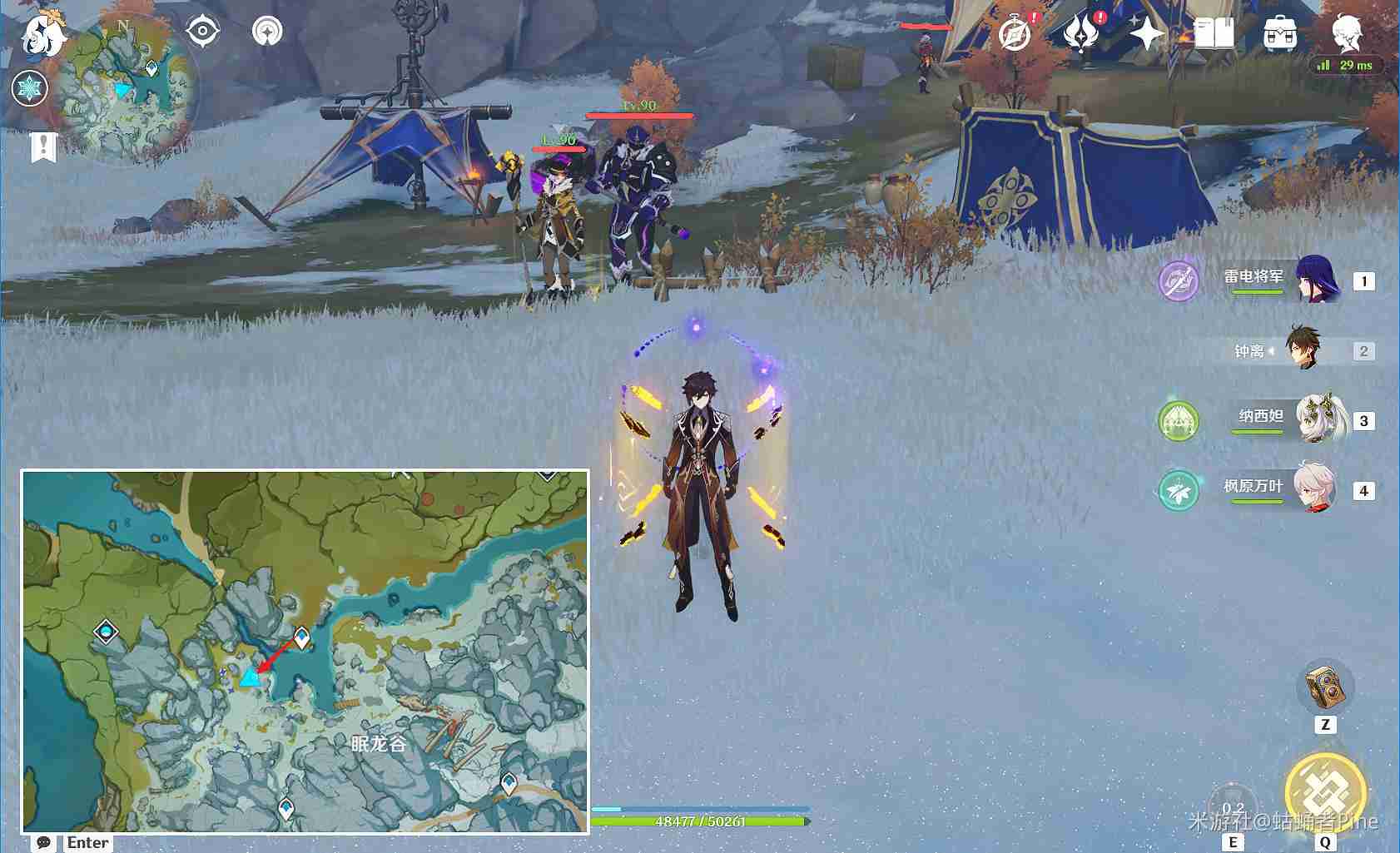Open the Paimon main menu
1400x853 pixels.
[x=42, y=35]
